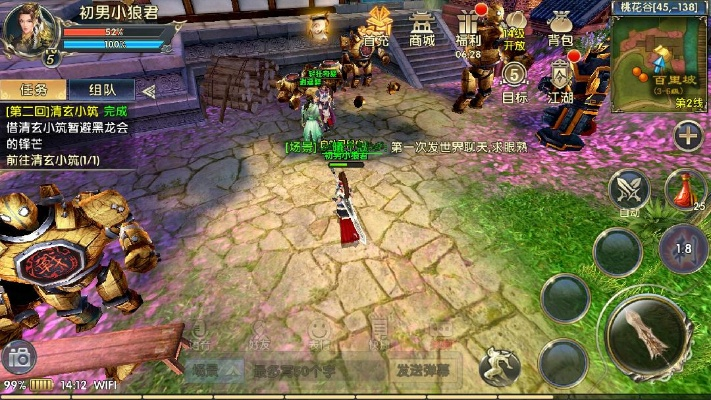Open the 福利 welfare rewards
The height and width of the screenshot is (400, 711).
tap(468, 26)
